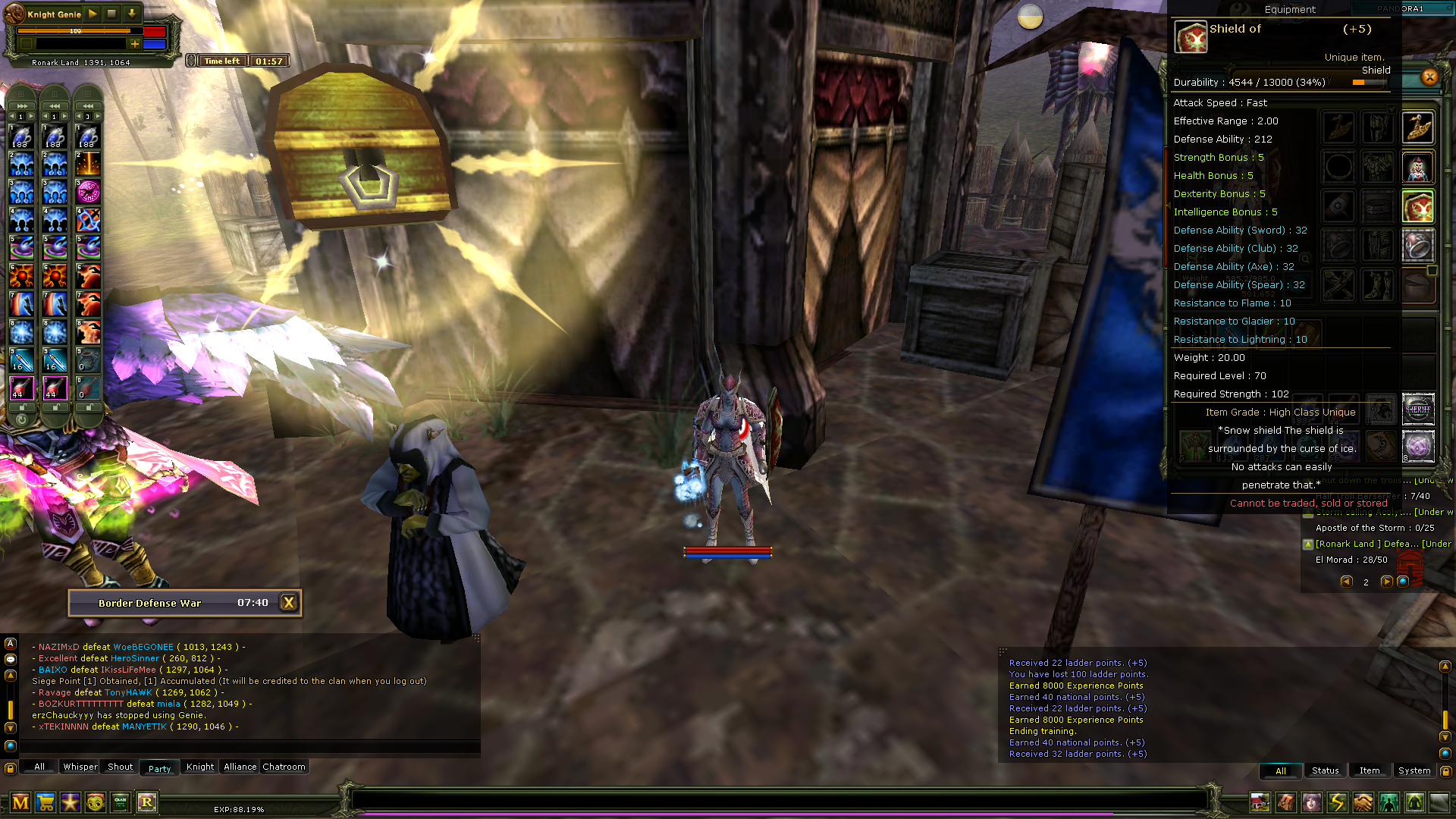The width and height of the screenshot is (1456, 819).
Task: Click the shield Durability progress bar
Action: 1369,82
